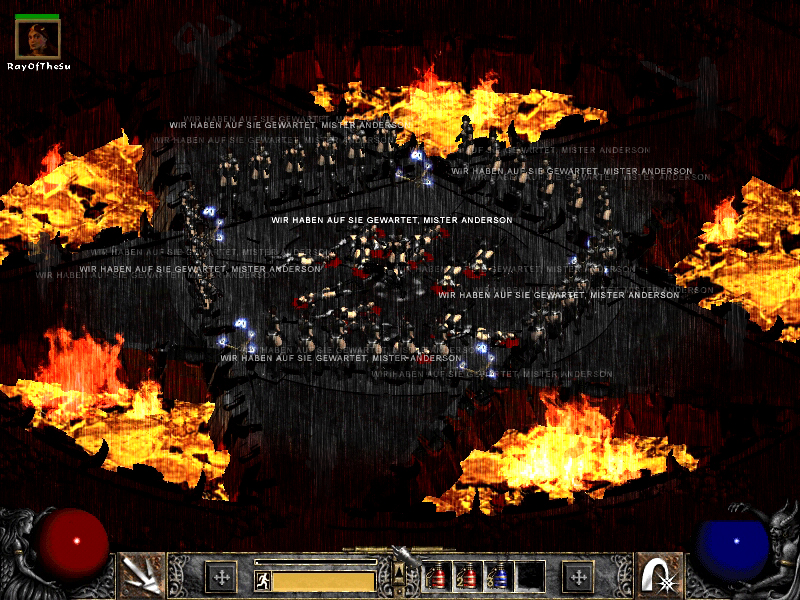The width and height of the screenshot is (800, 600).
Task: Click the RayOfTheSu party portrait
Action: 38,39
